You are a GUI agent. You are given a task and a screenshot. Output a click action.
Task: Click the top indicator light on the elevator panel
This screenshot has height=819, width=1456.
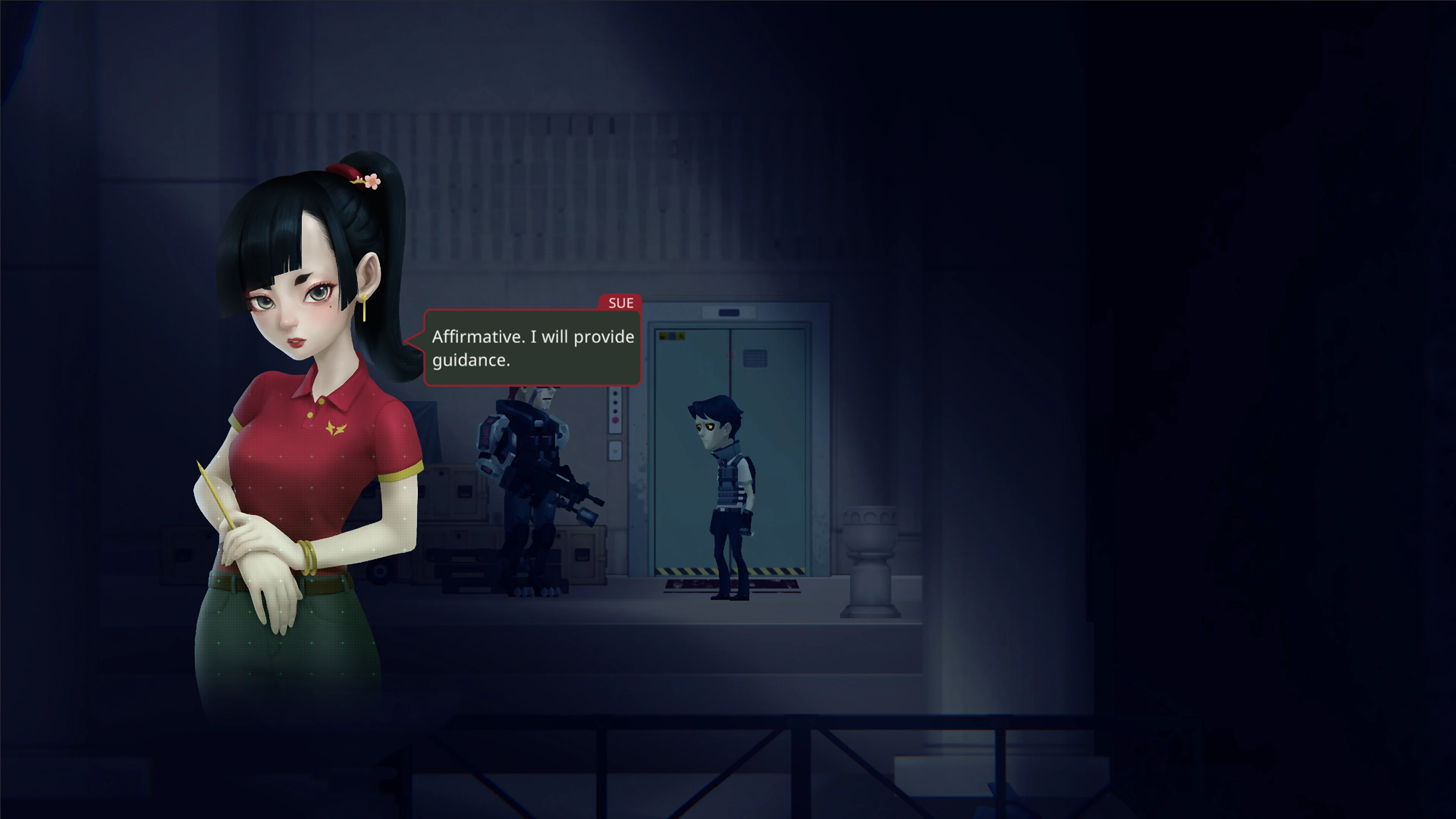click(615, 394)
